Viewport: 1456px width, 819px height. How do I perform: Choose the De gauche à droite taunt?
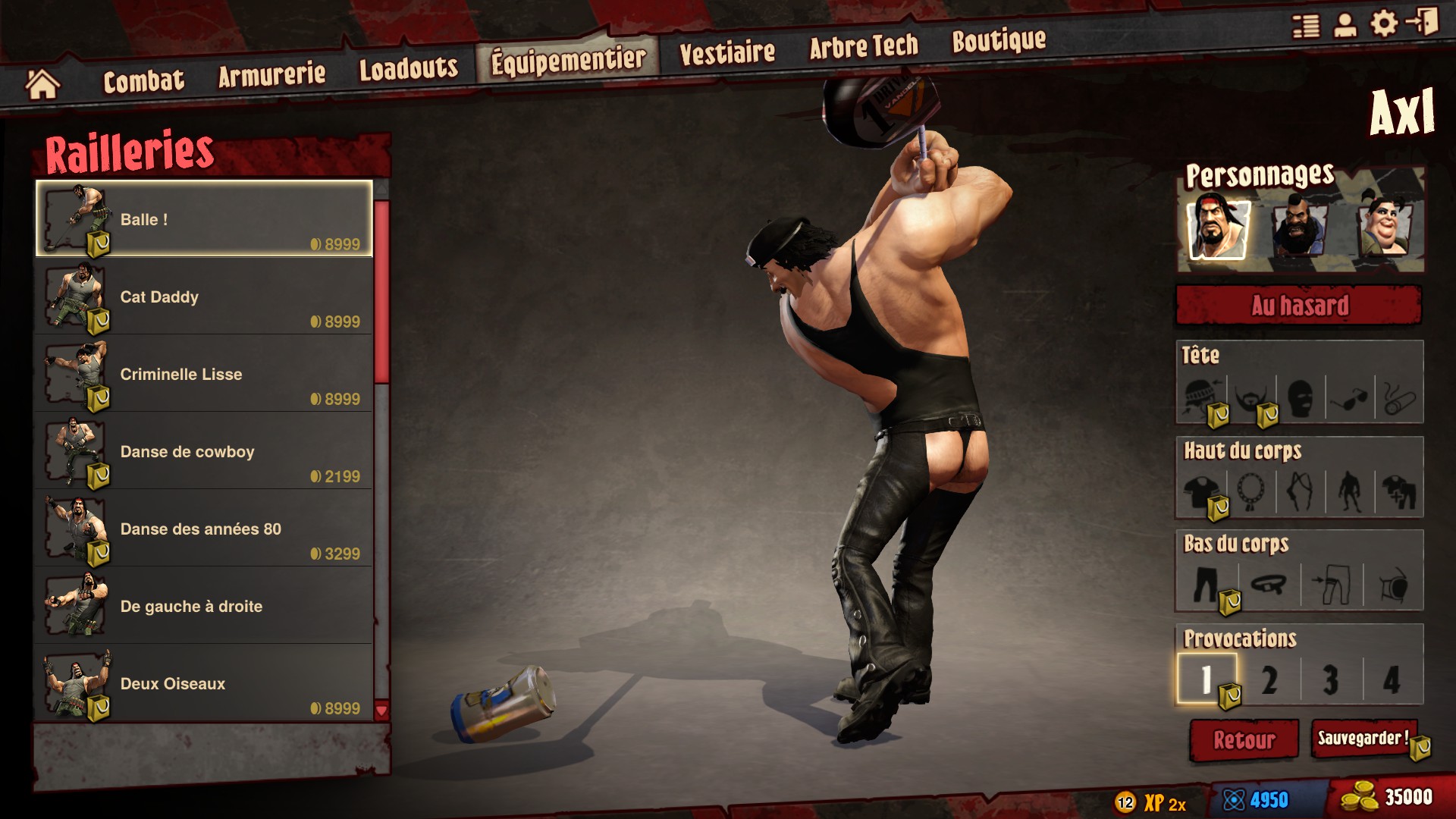click(x=203, y=607)
